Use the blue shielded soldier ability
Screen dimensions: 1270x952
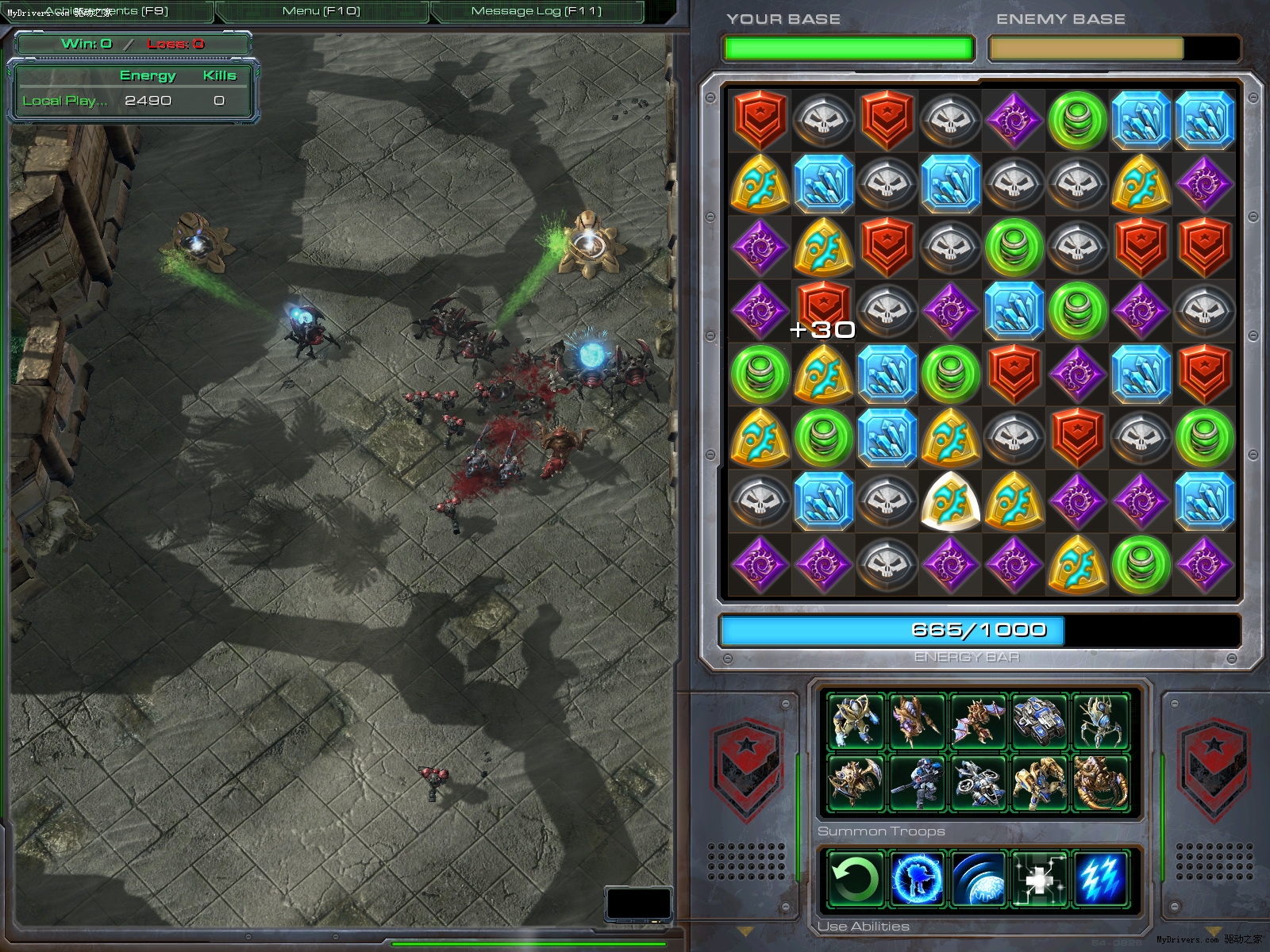coord(915,878)
